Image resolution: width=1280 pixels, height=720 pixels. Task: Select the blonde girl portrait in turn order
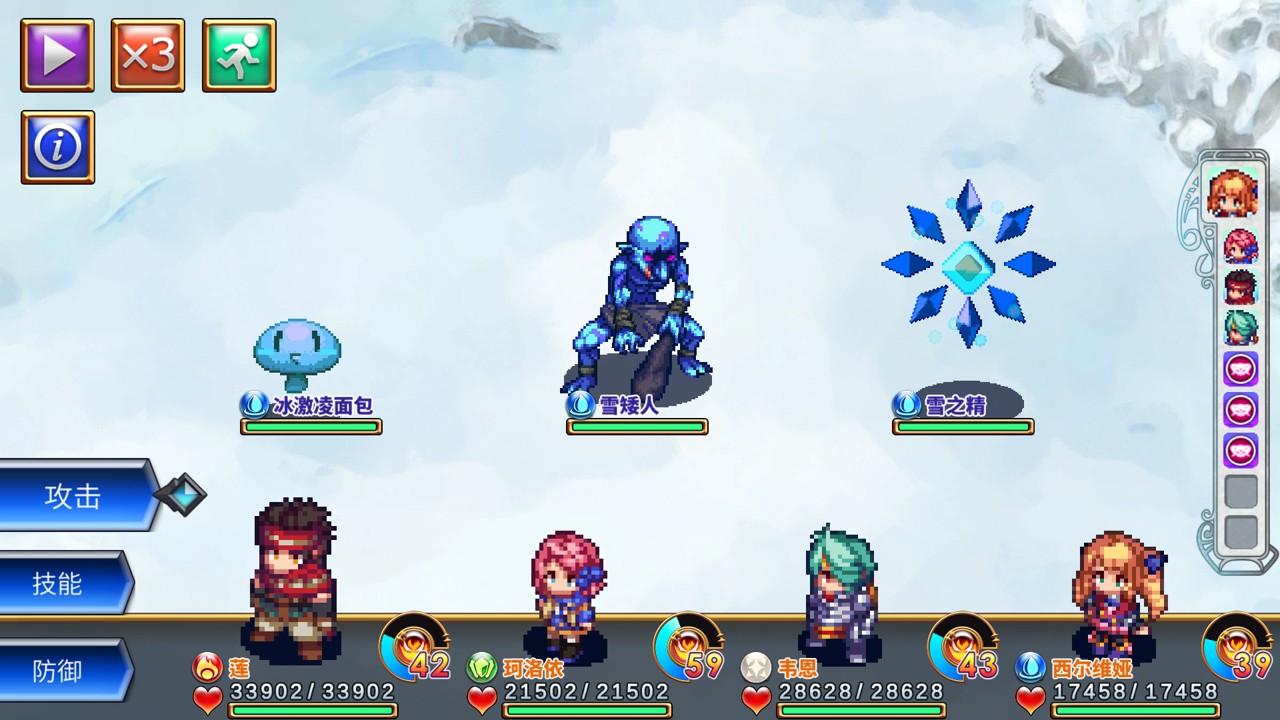(1232, 193)
